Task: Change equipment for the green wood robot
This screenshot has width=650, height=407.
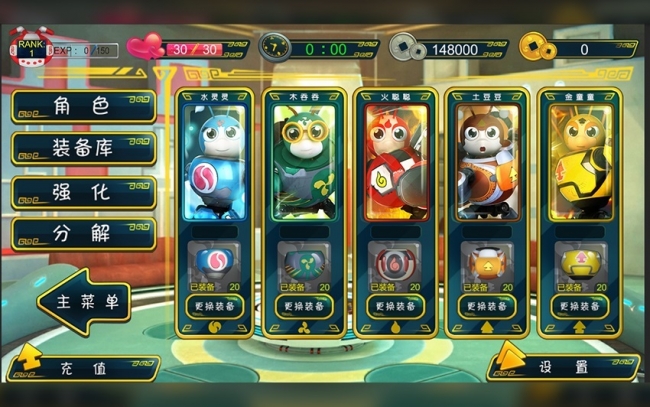Action: coord(305,307)
